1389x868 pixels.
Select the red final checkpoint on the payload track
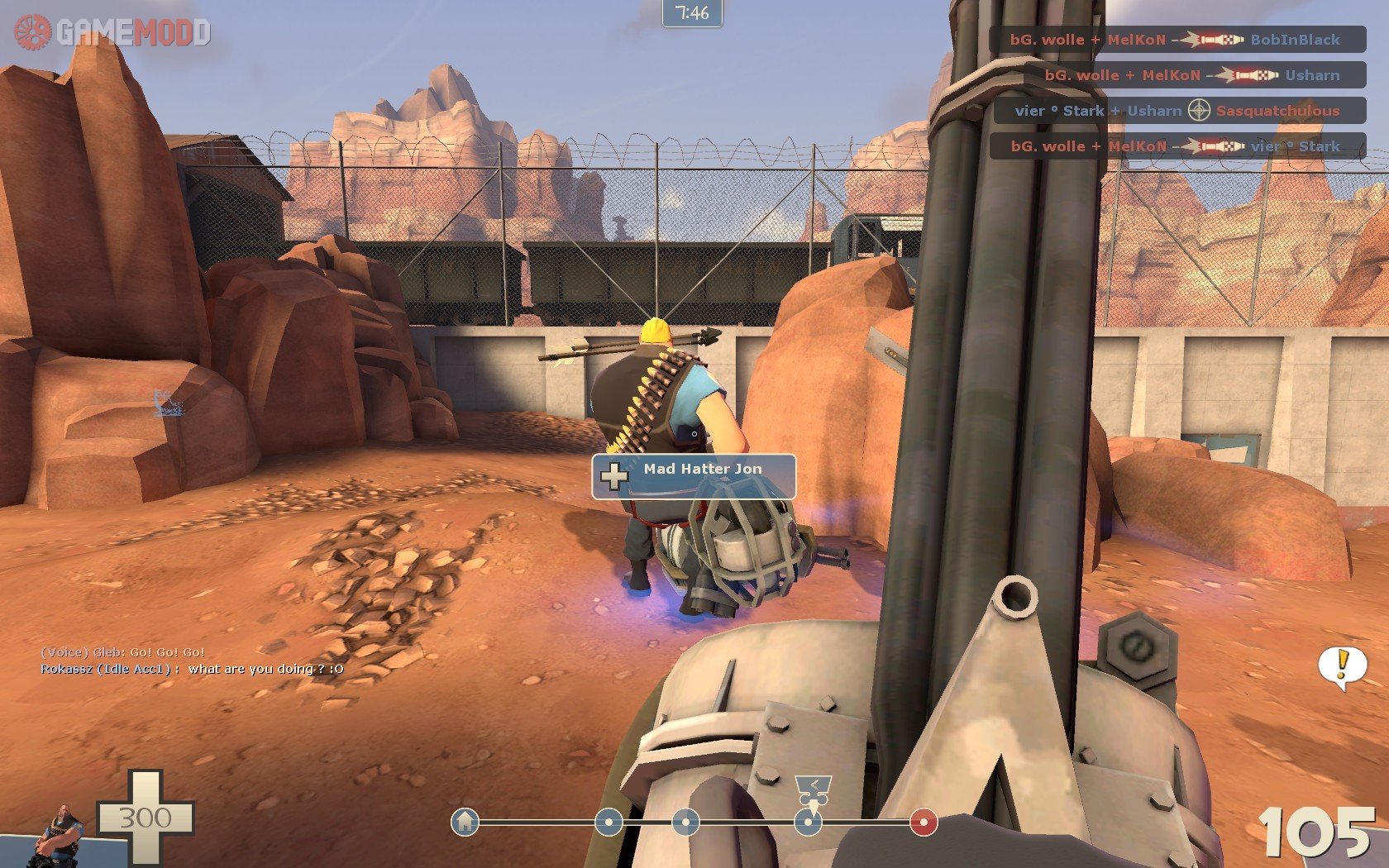click(924, 823)
